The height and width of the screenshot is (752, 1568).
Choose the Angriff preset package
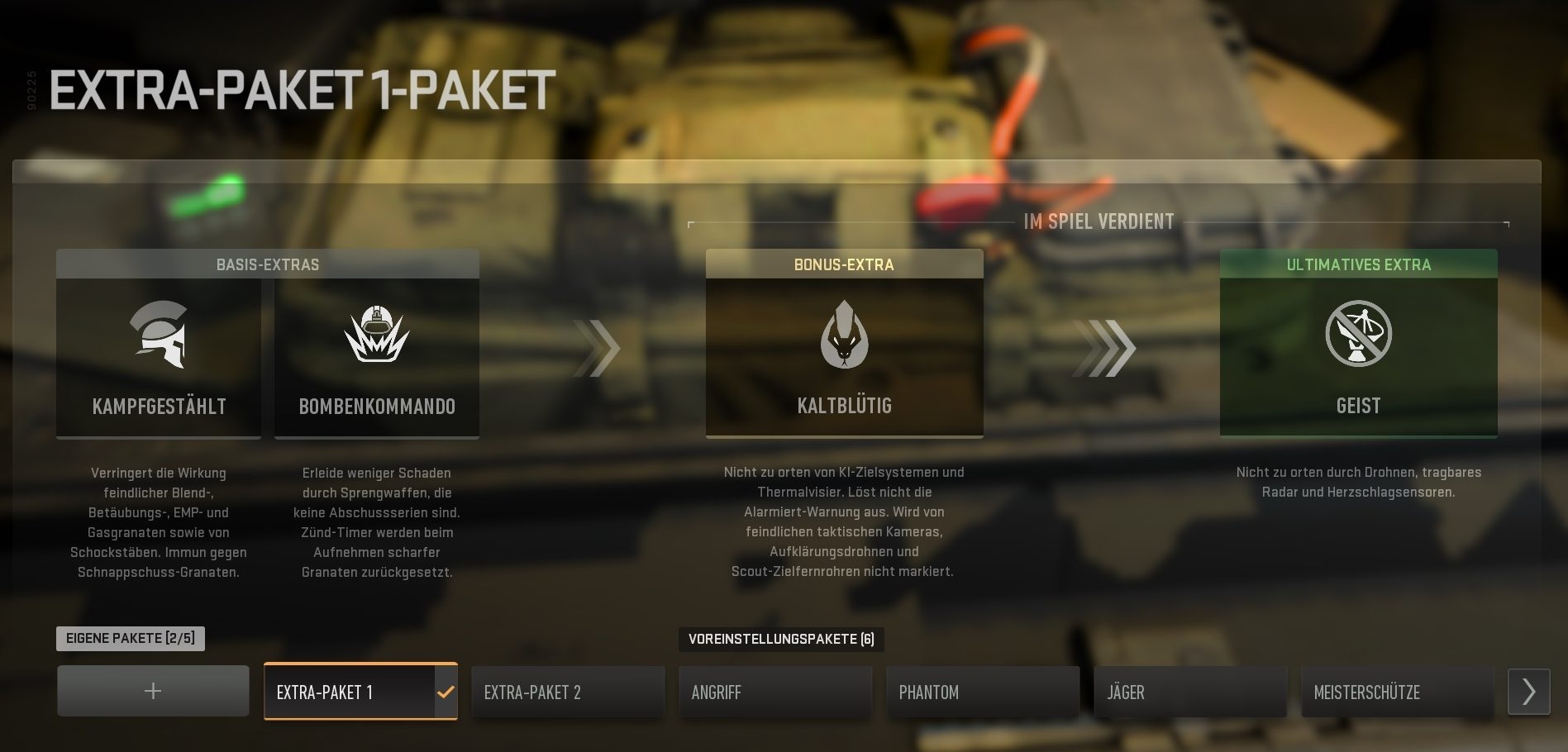pyautogui.click(x=775, y=692)
